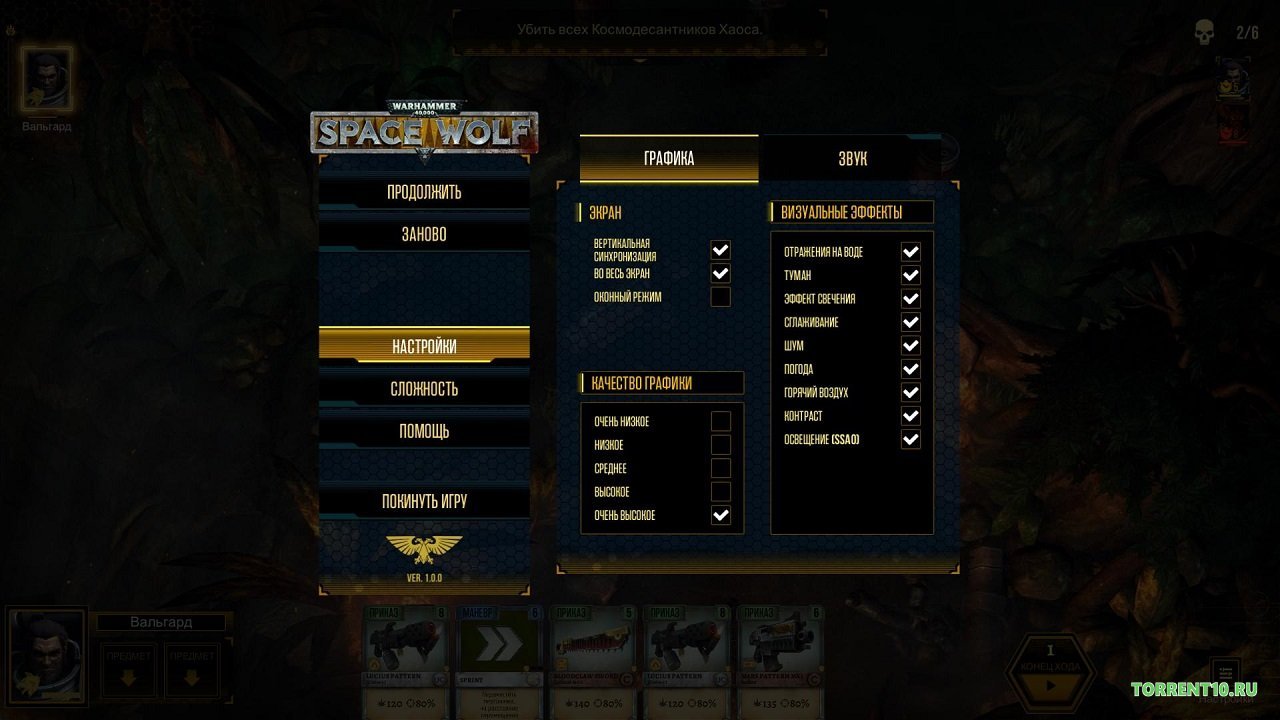Stay on the ГРАФИКА tab
1280x720 pixels.
pos(668,157)
